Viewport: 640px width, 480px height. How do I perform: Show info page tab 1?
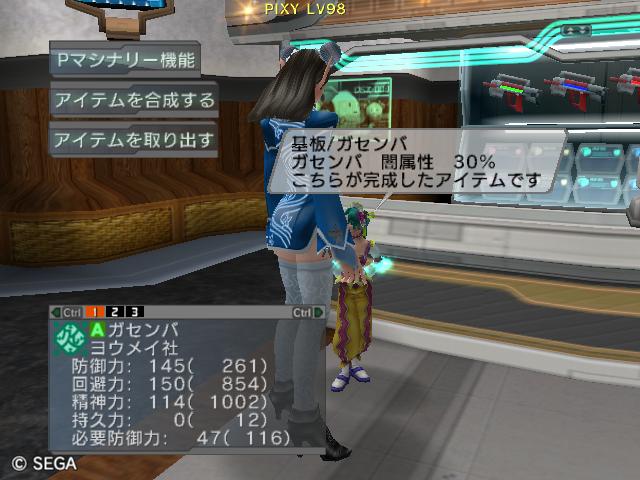pos(94,312)
